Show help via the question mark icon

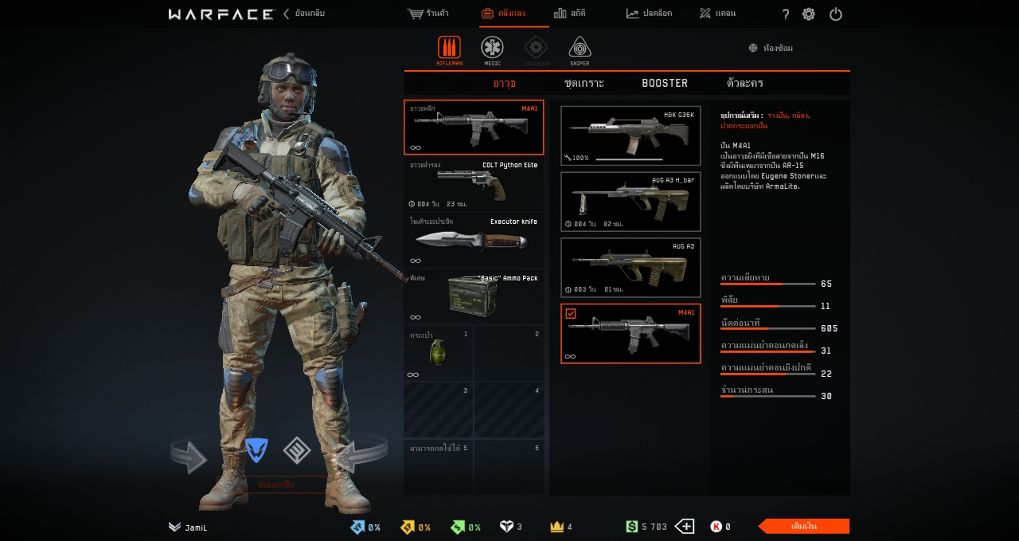pyautogui.click(x=785, y=14)
